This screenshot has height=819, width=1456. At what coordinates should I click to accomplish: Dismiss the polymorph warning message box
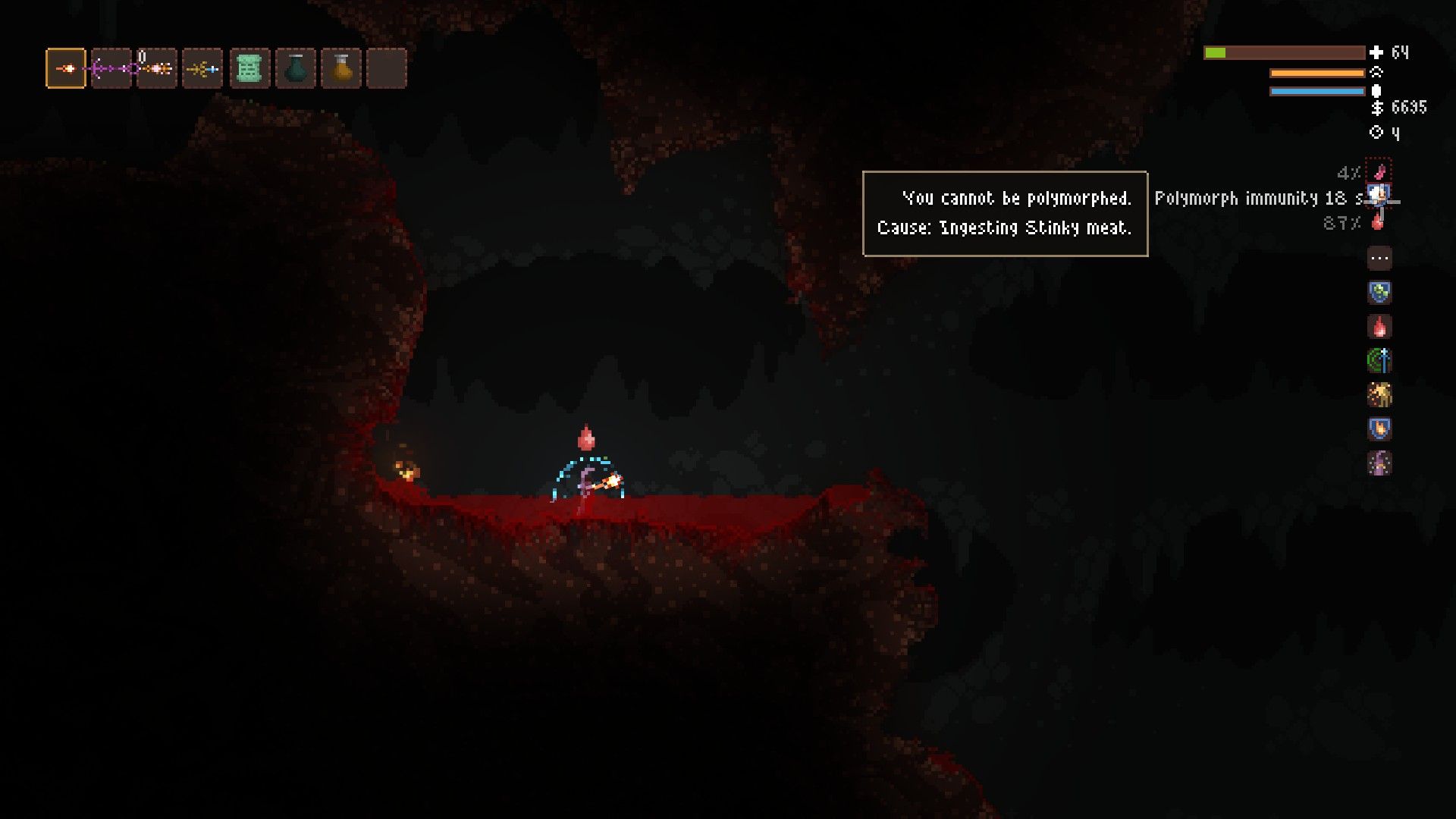(x=1005, y=213)
